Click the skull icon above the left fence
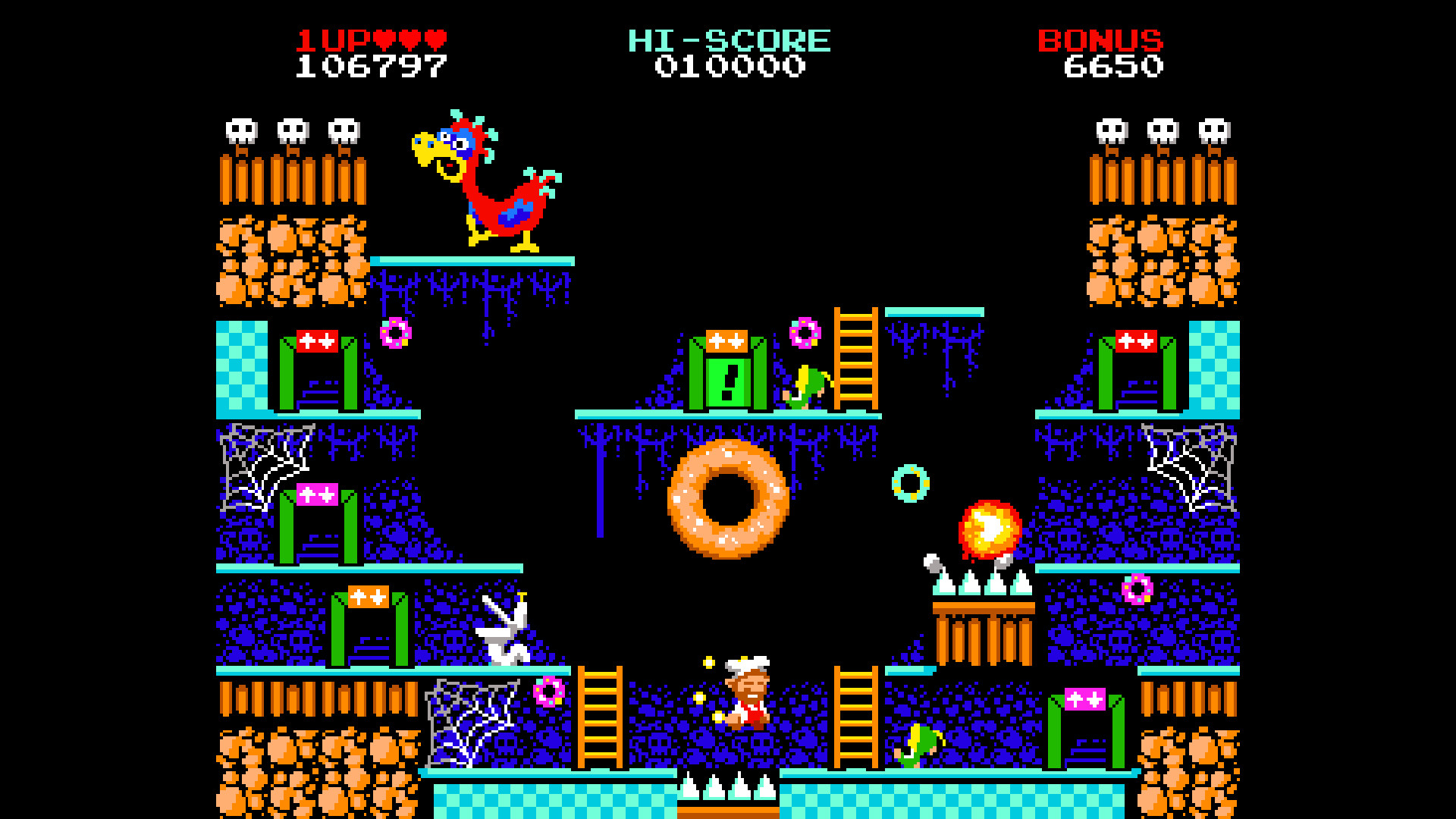Screen dimensions: 1456x819 click(x=243, y=129)
